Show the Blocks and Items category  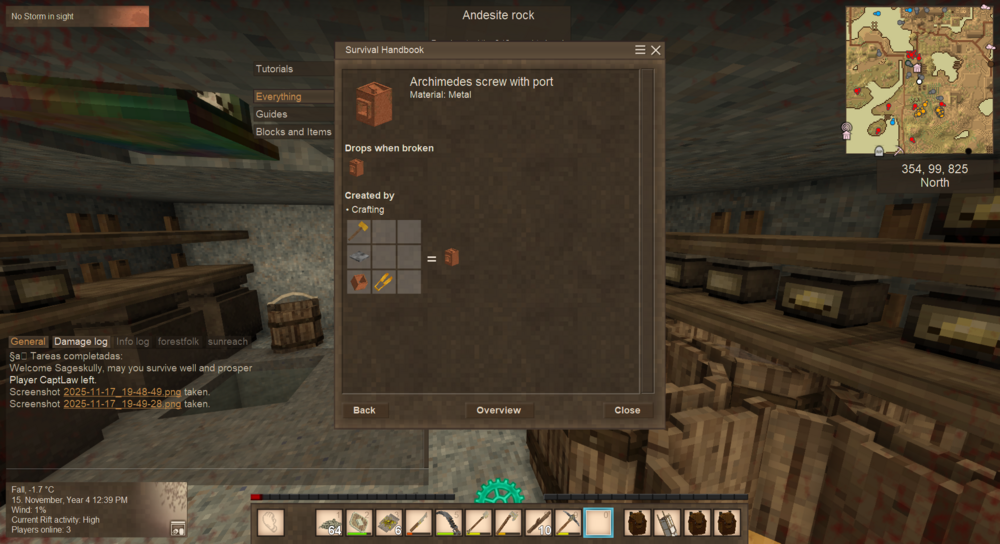click(x=294, y=132)
